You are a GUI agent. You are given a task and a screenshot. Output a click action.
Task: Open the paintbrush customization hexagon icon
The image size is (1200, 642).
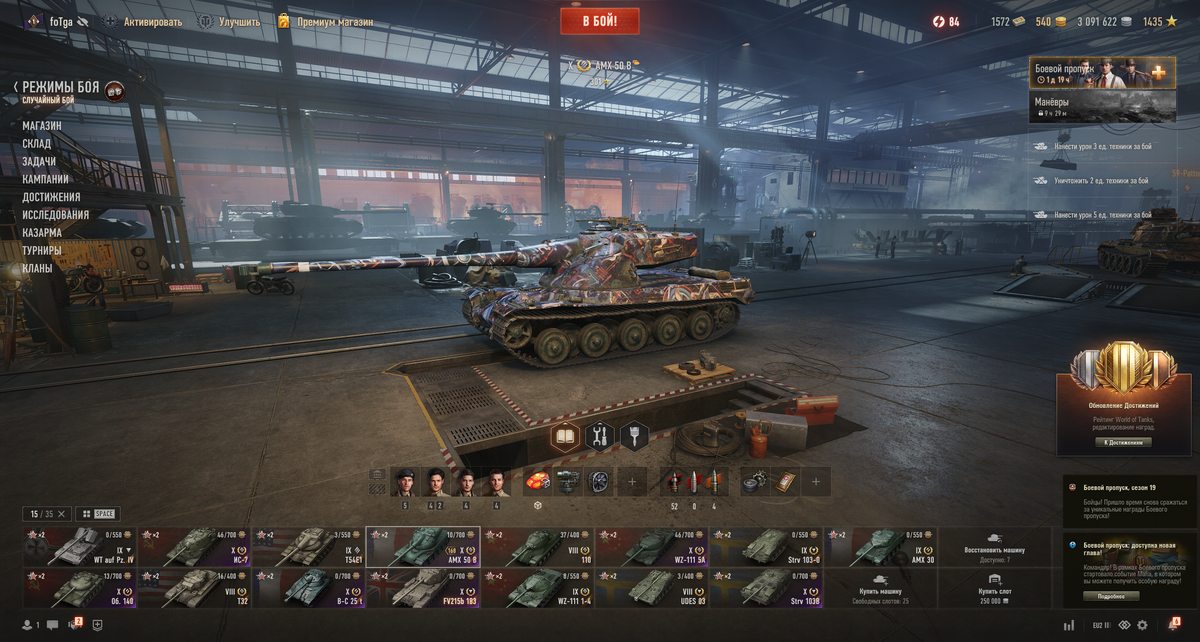click(x=634, y=436)
